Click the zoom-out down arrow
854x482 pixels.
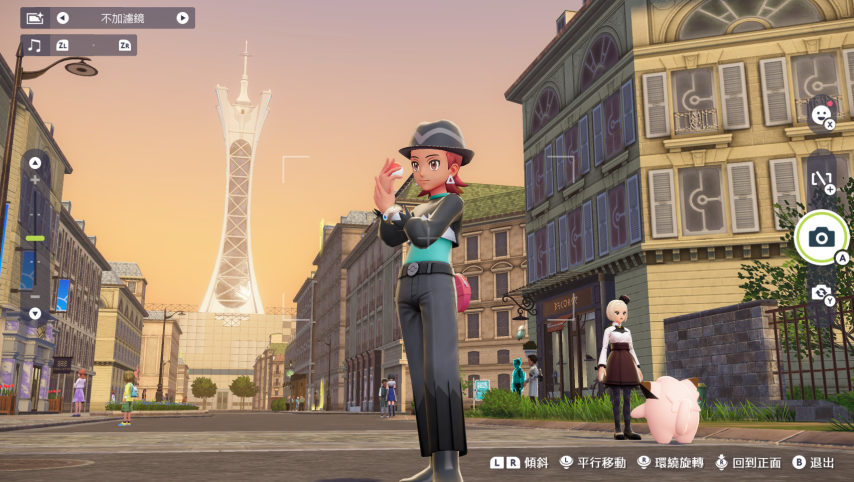(35, 313)
